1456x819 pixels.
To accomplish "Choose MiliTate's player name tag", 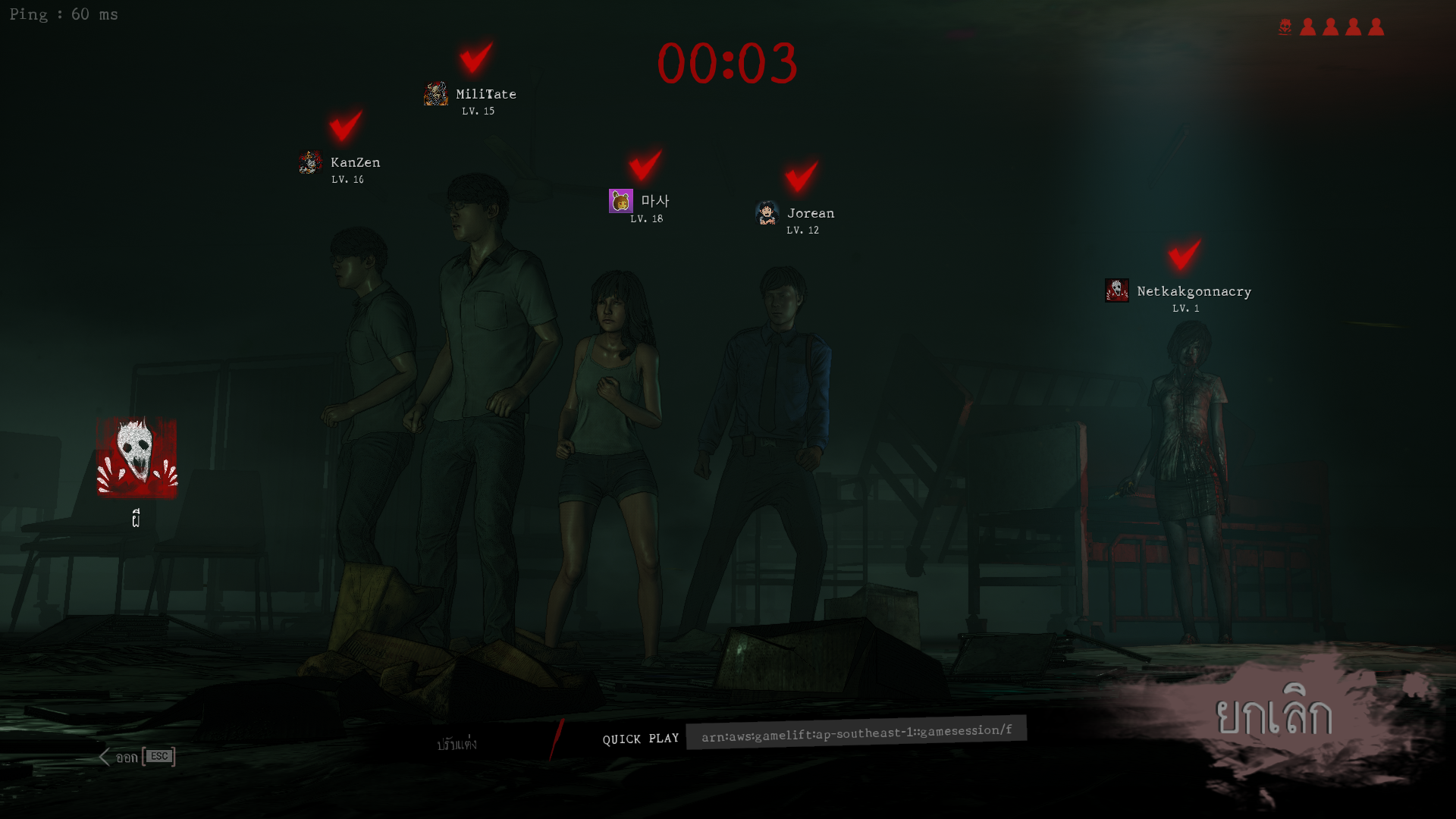I will [x=485, y=94].
